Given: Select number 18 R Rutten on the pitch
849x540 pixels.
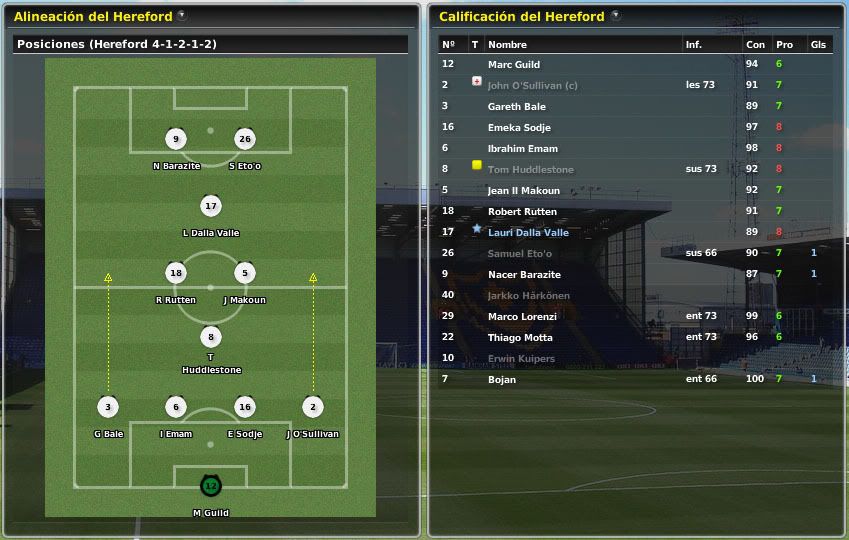Looking at the screenshot, I should (176, 273).
